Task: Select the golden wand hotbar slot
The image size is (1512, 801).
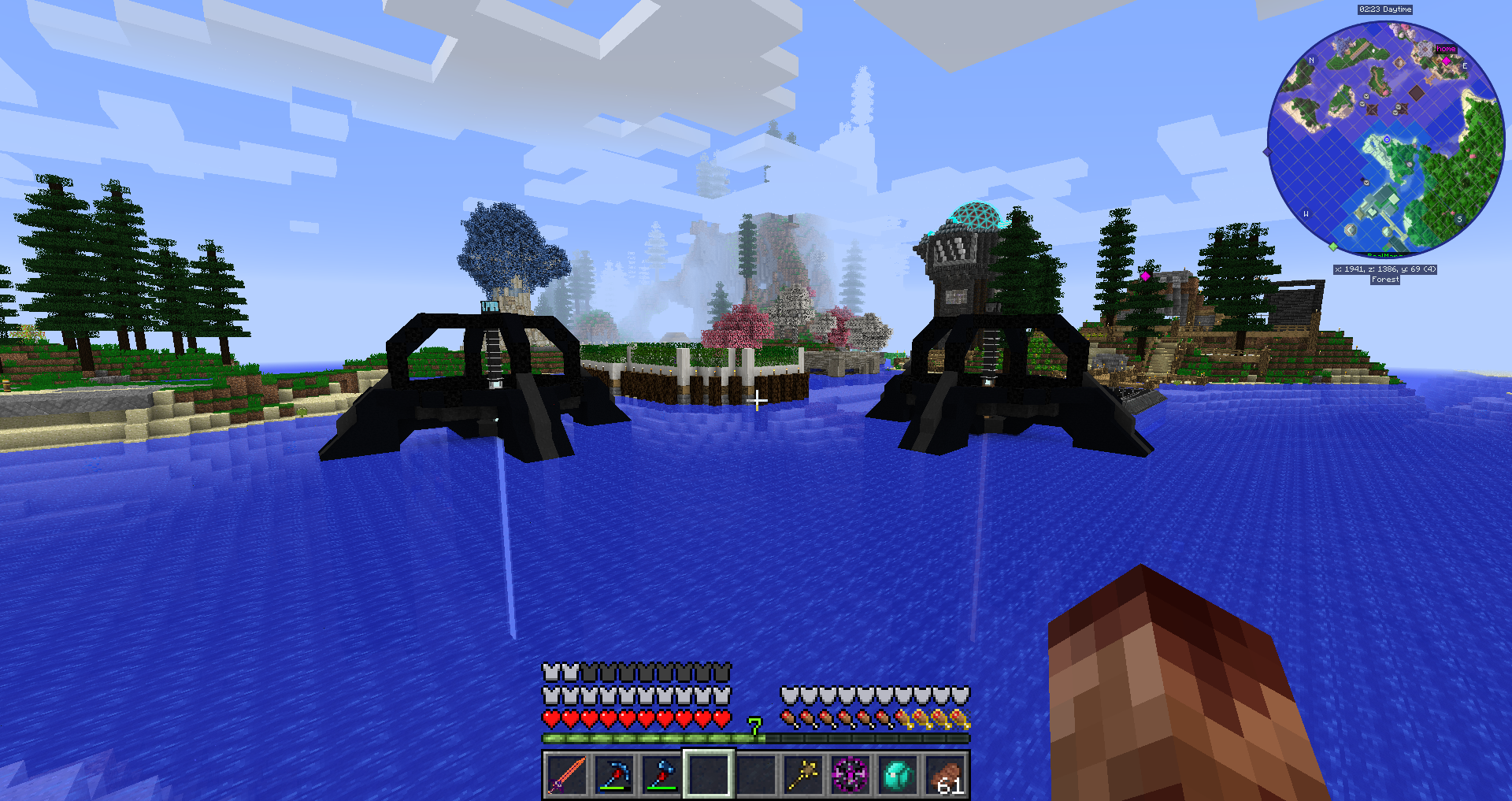Action: click(x=803, y=775)
